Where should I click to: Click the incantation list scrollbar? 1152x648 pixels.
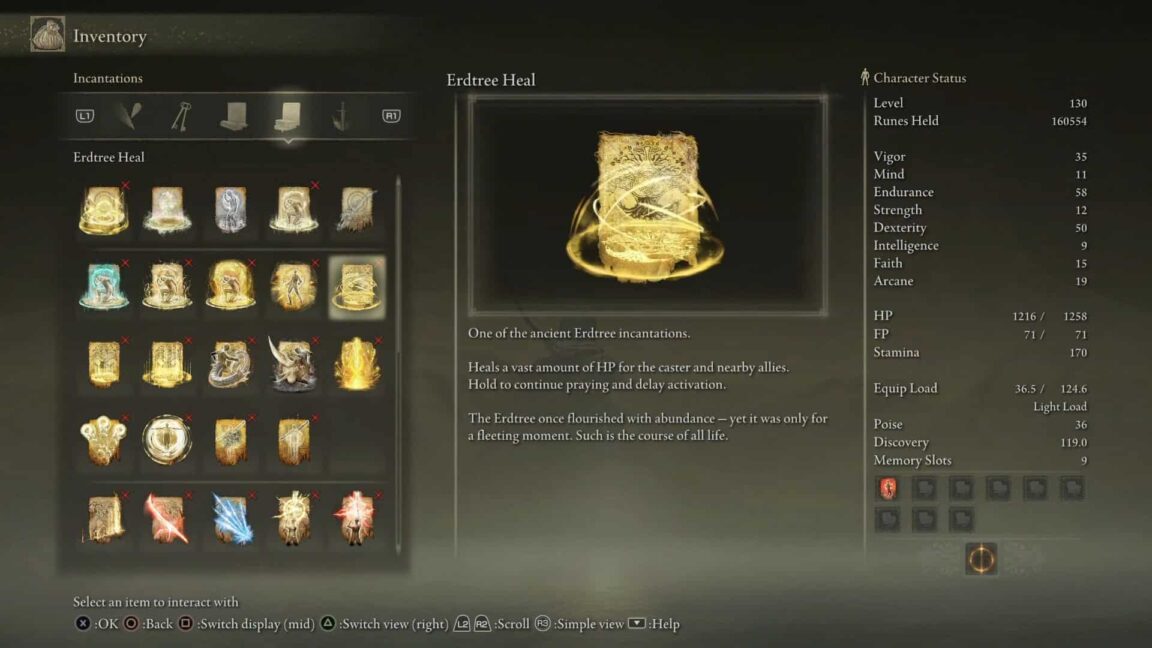point(399,360)
